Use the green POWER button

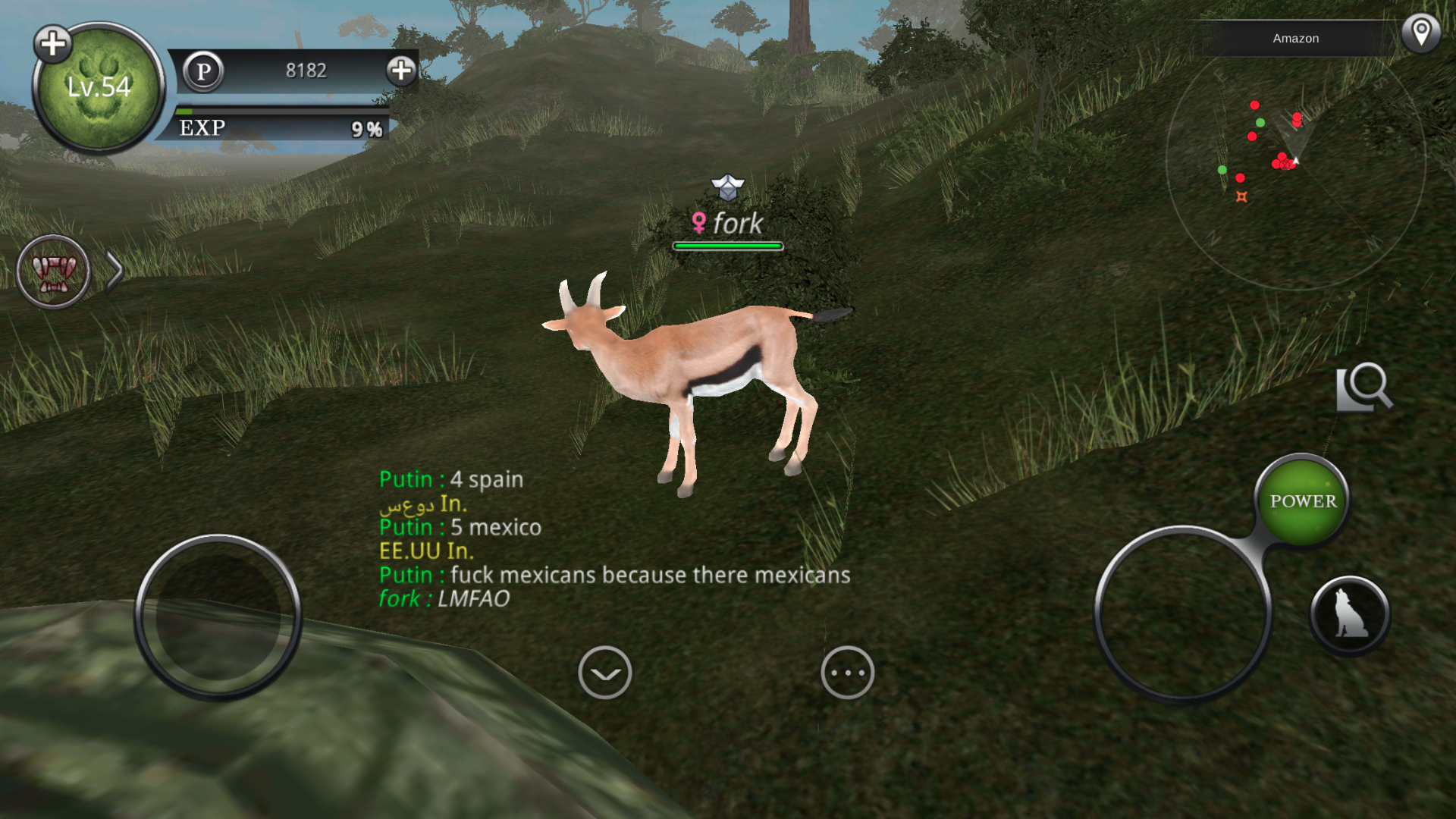coord(1303,501)
